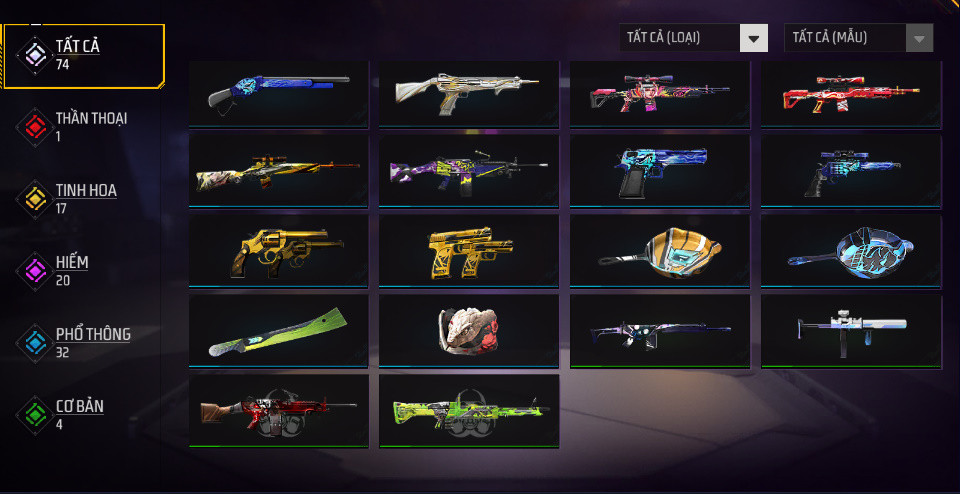Expand the Tất Cả (Mẫu) model dropdown
Viewport: 960px width, 494px height.
coord(858,38)
